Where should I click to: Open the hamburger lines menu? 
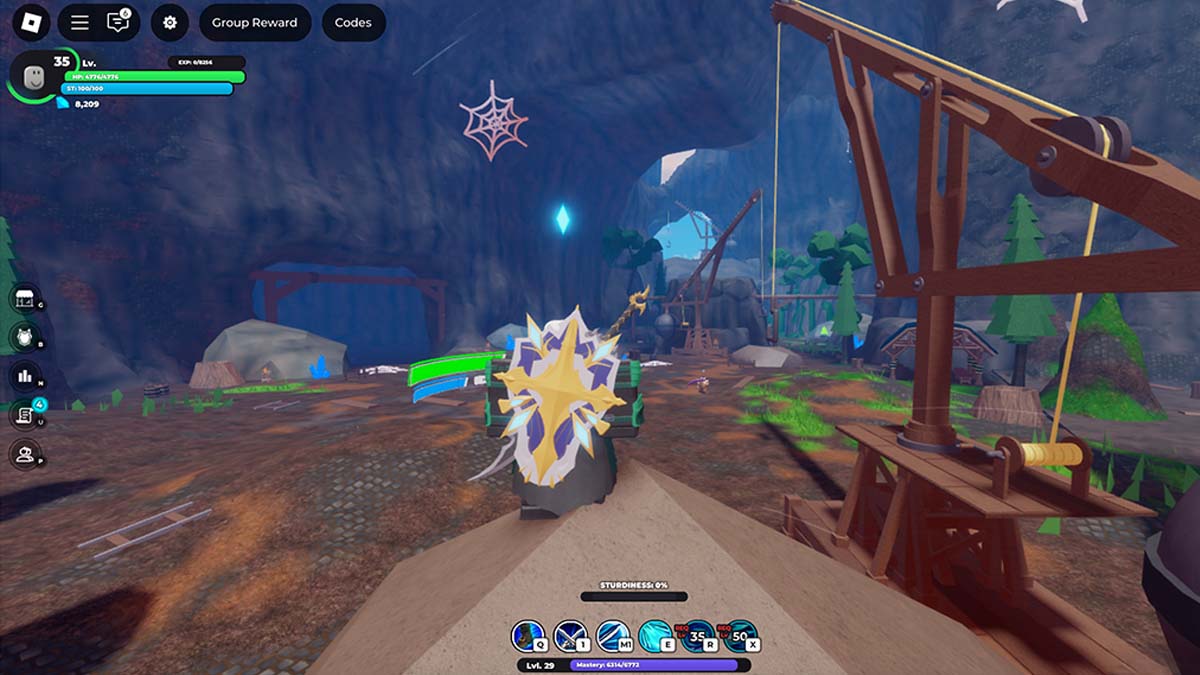79,22
